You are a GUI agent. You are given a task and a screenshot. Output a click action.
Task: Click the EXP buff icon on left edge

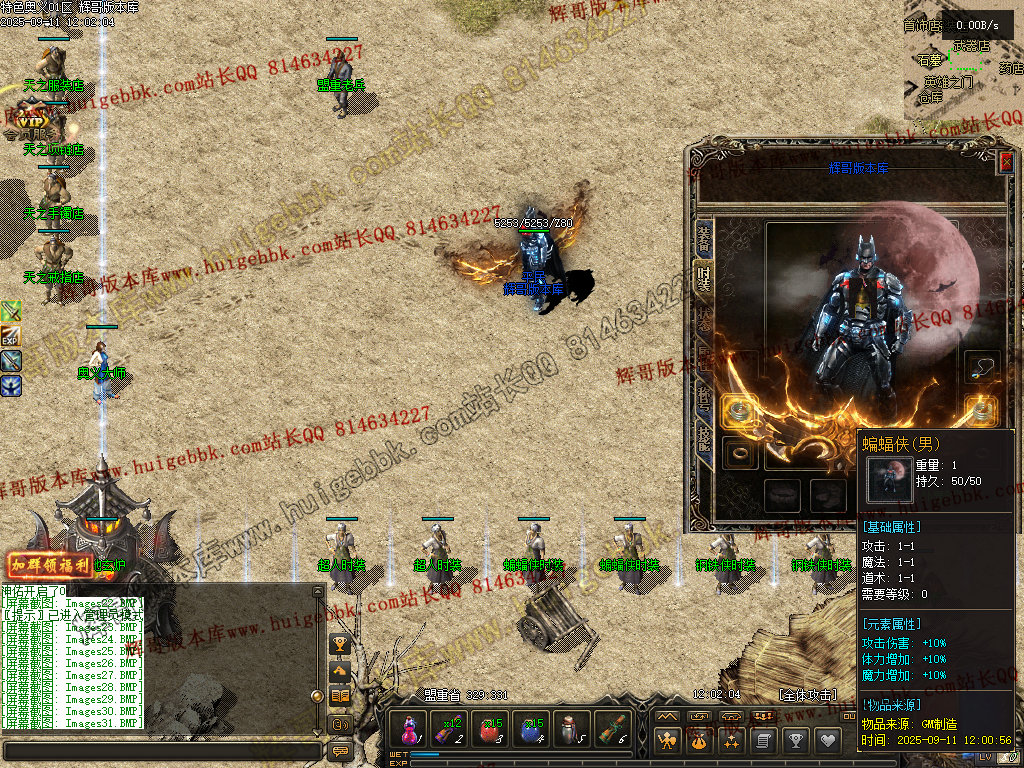click(11, 336)
